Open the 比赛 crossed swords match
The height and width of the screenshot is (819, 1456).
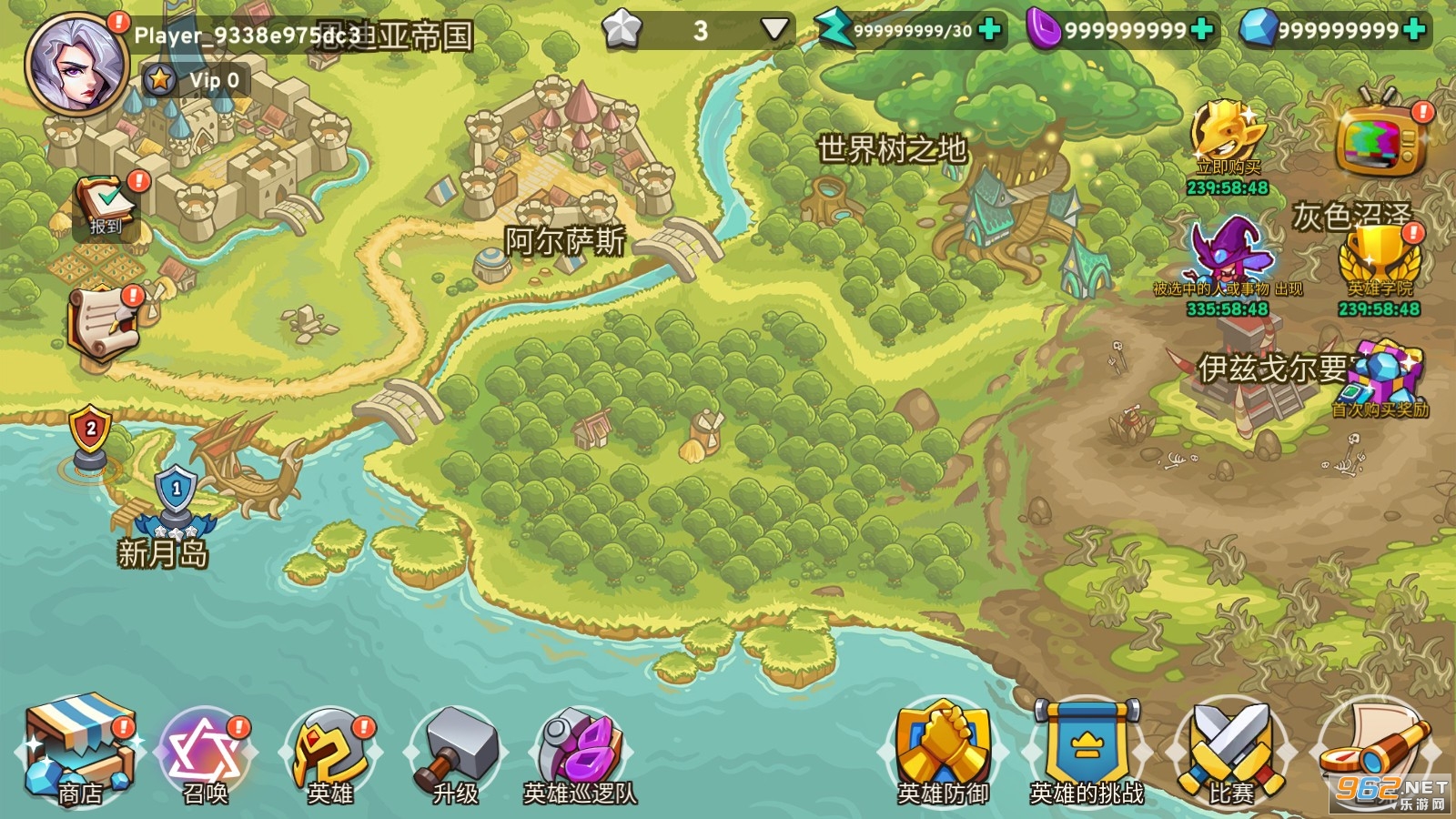point(1230,753)
